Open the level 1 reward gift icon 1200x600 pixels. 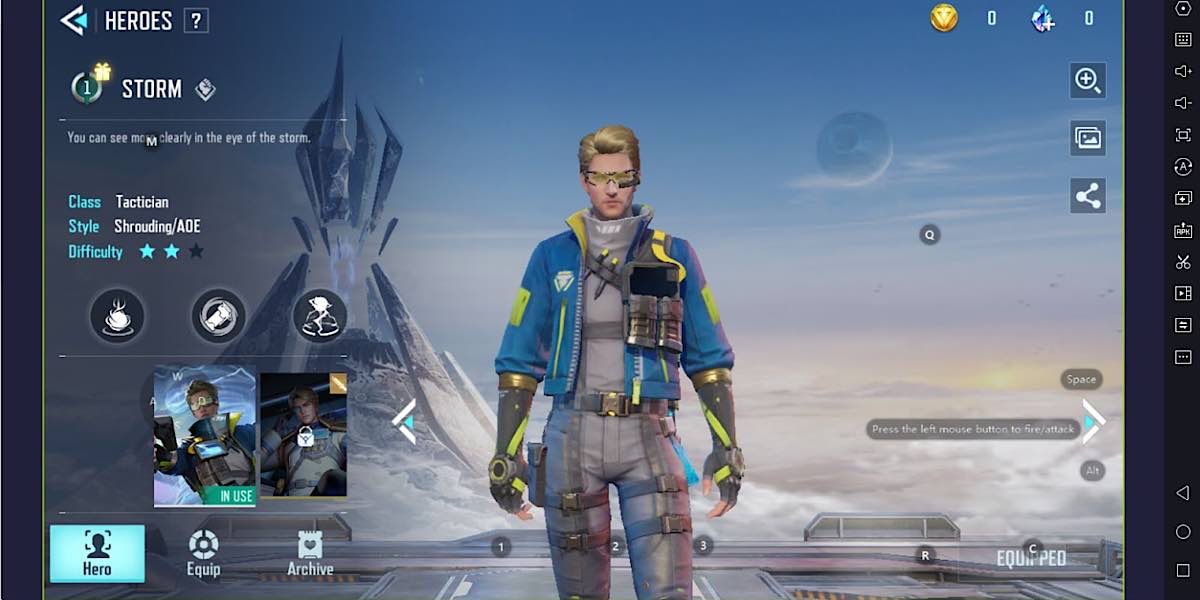coord(89,86)
